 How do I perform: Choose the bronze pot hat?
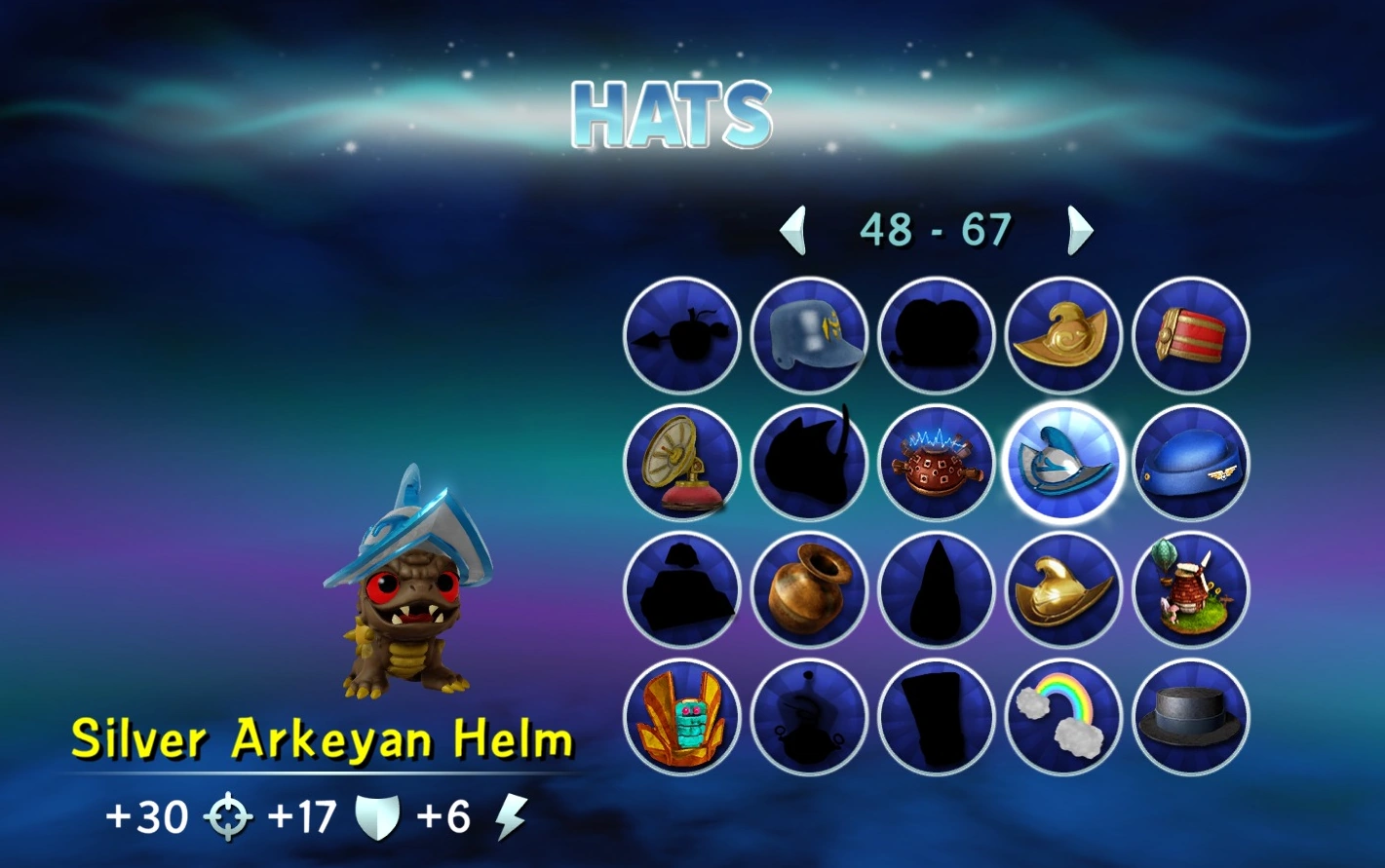tap(809, 589)
